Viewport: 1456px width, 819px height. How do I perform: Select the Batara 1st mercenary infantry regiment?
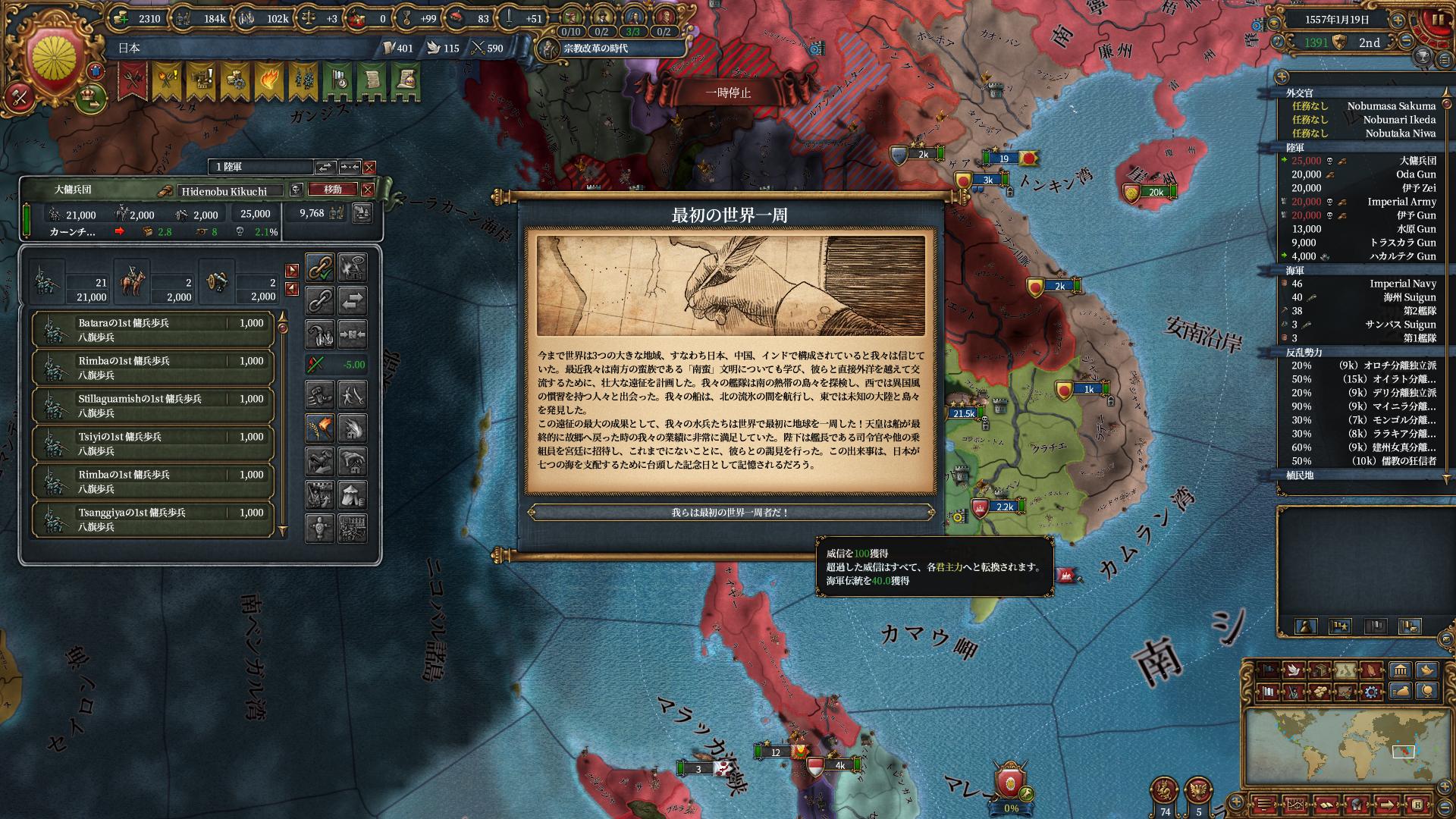[x=152, y=330]
